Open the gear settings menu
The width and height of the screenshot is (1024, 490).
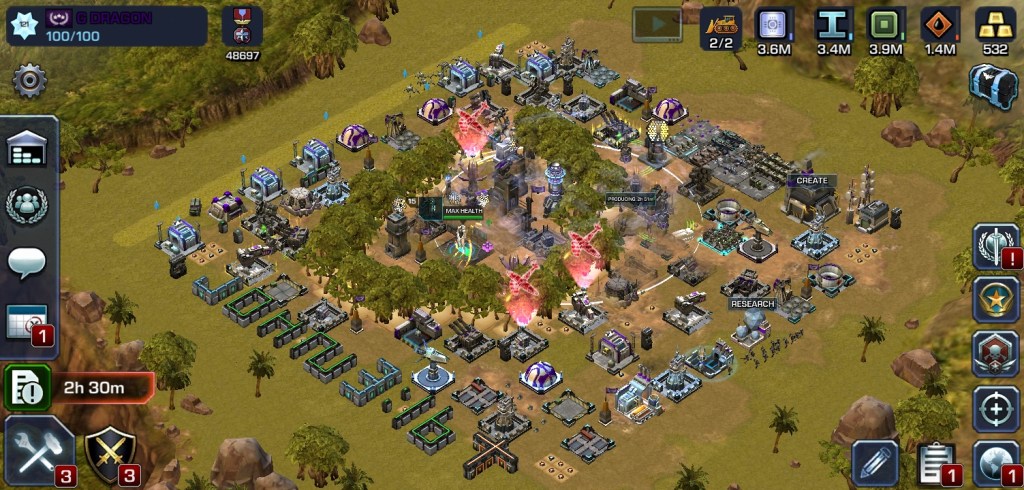point(30,81)
